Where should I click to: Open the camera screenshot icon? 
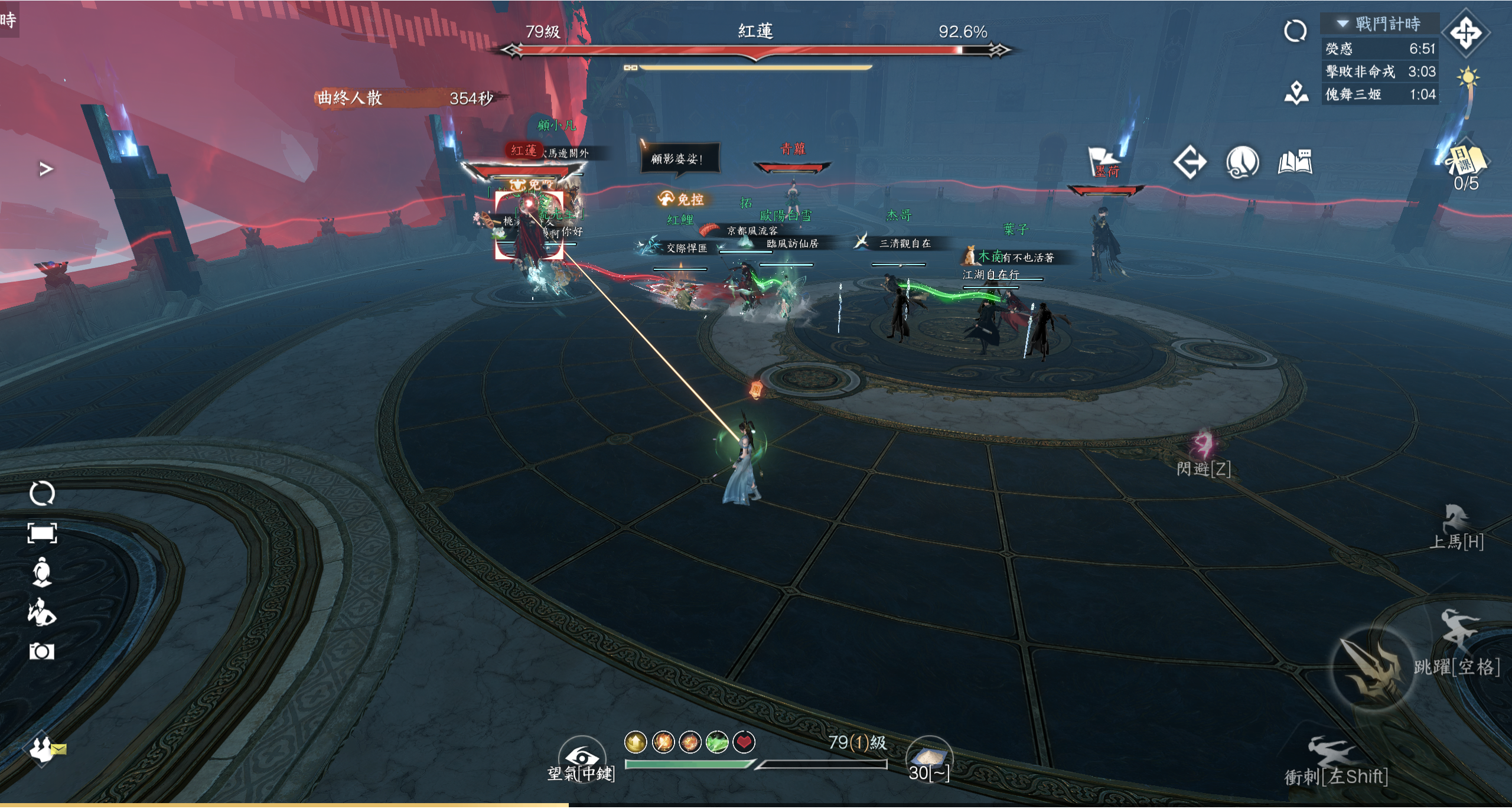42,651
